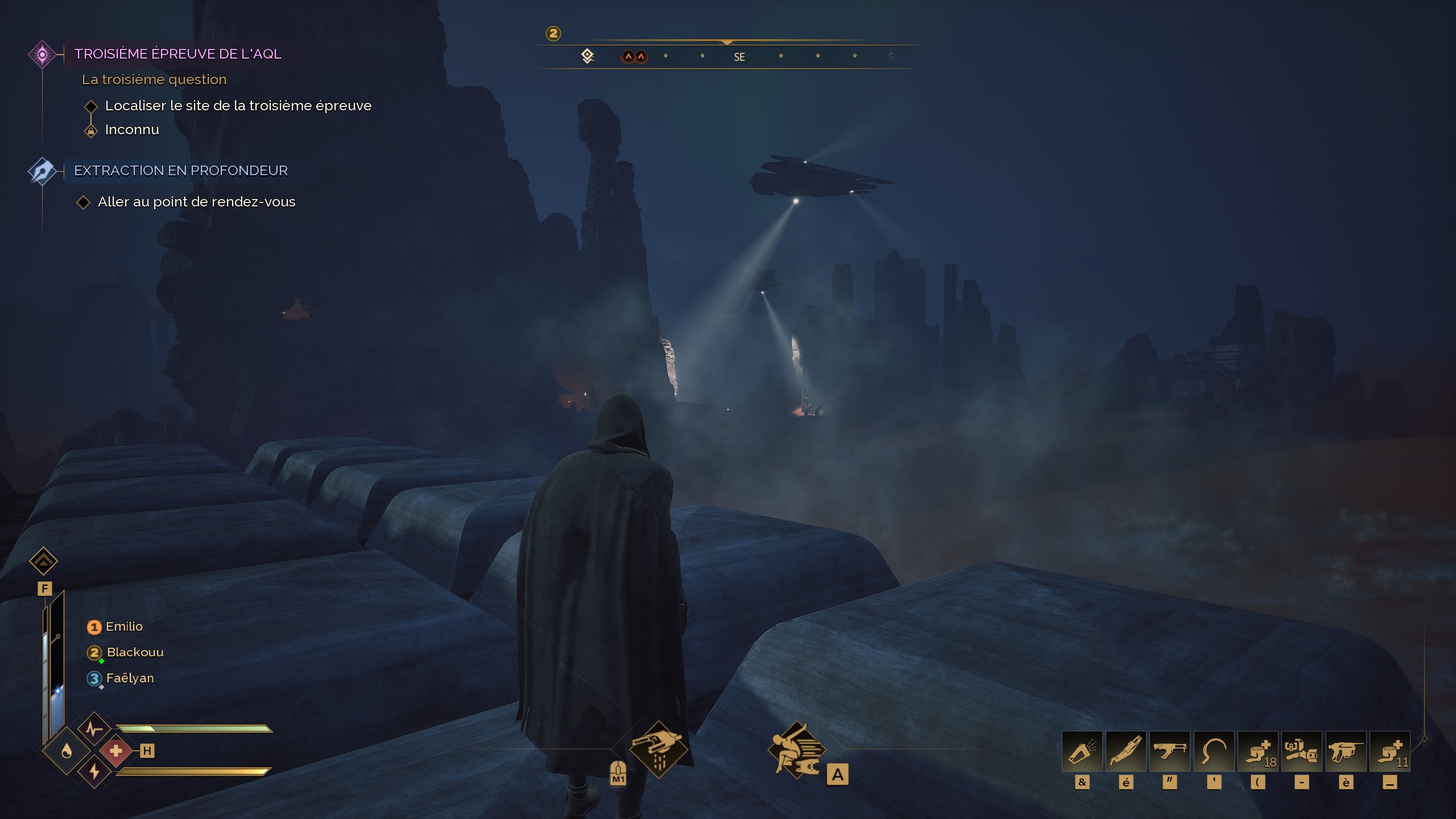Equip the pistol with long barrel slot
1456x819 pixels.
pyautogui.click(x=1346, y=751)
